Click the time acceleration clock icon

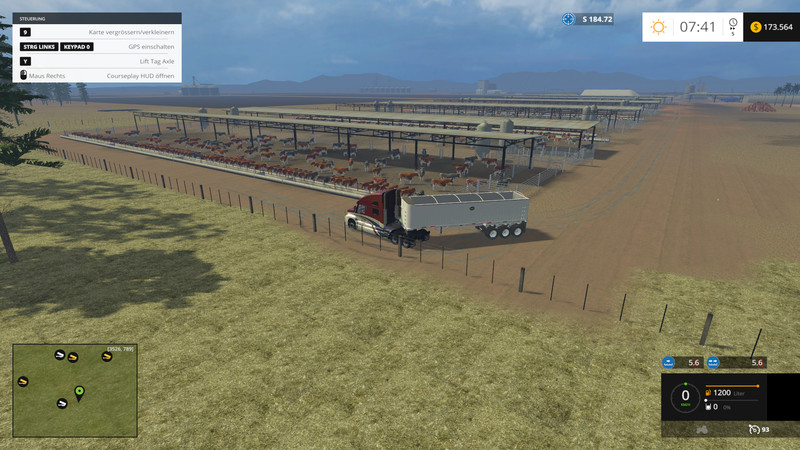[733, 24]
